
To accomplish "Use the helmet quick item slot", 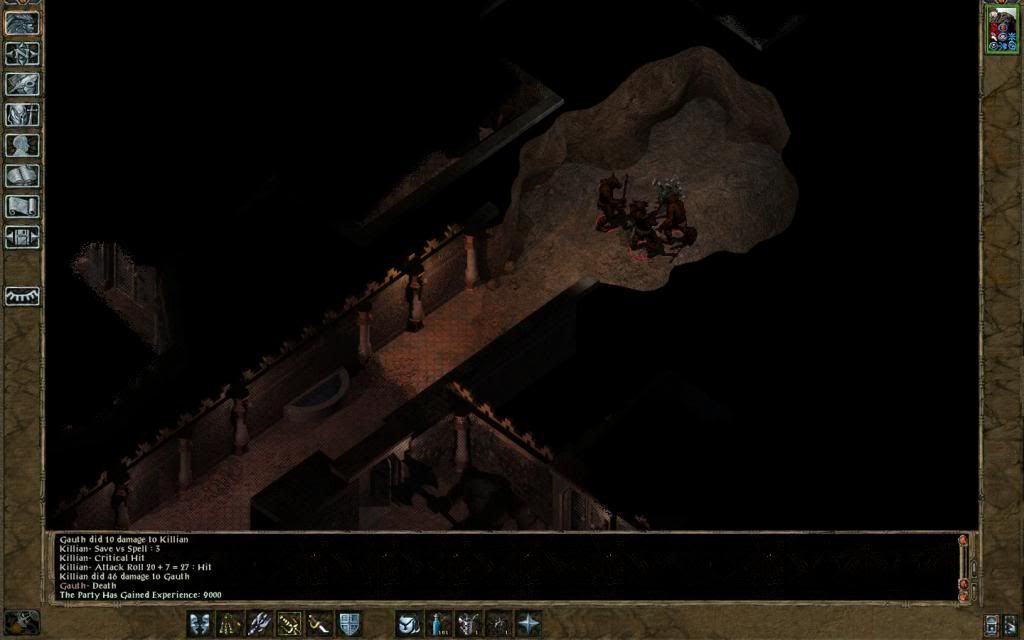I will click(x=468, y=624).
